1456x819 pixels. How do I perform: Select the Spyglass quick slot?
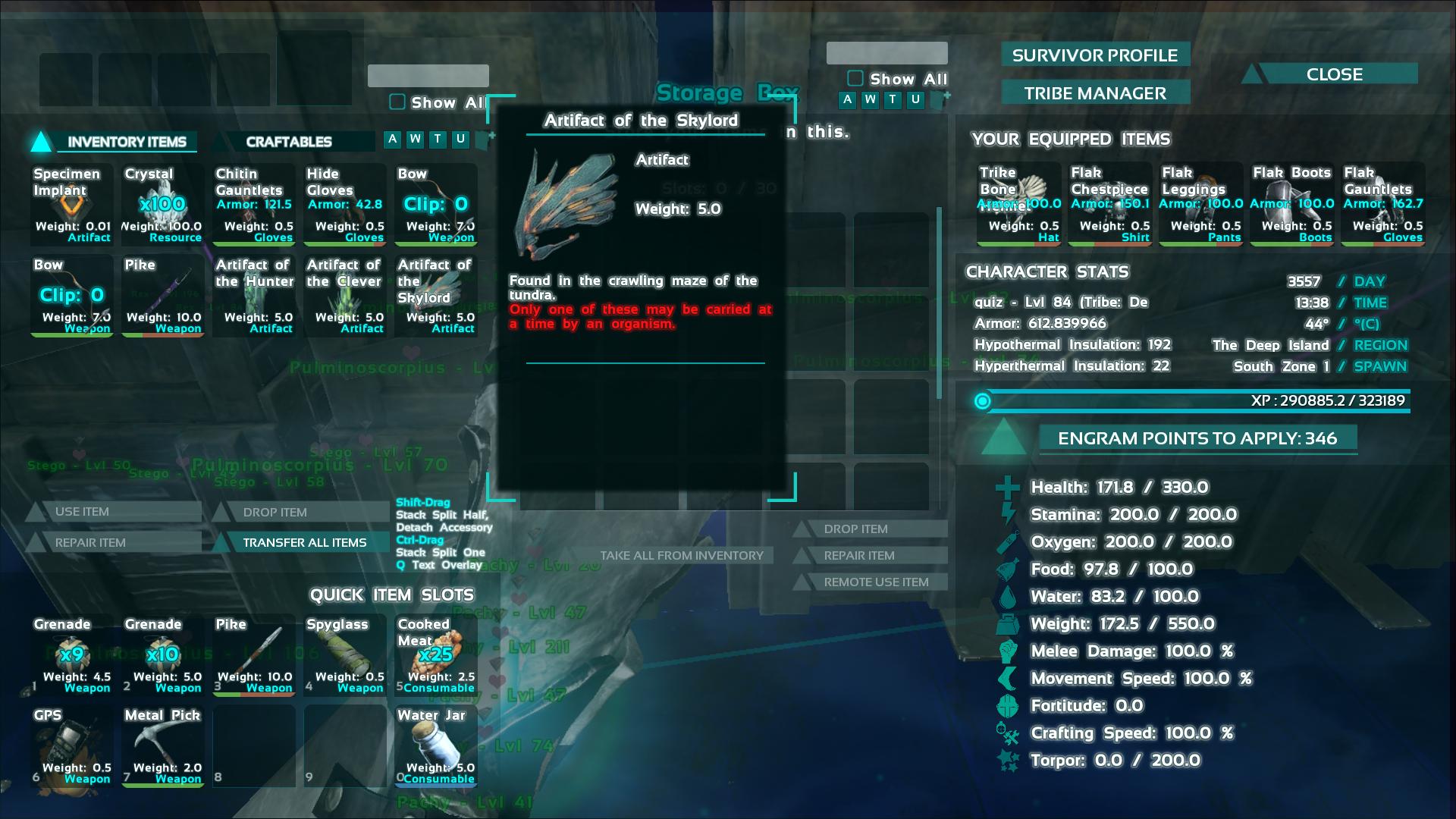coord(345,655)
